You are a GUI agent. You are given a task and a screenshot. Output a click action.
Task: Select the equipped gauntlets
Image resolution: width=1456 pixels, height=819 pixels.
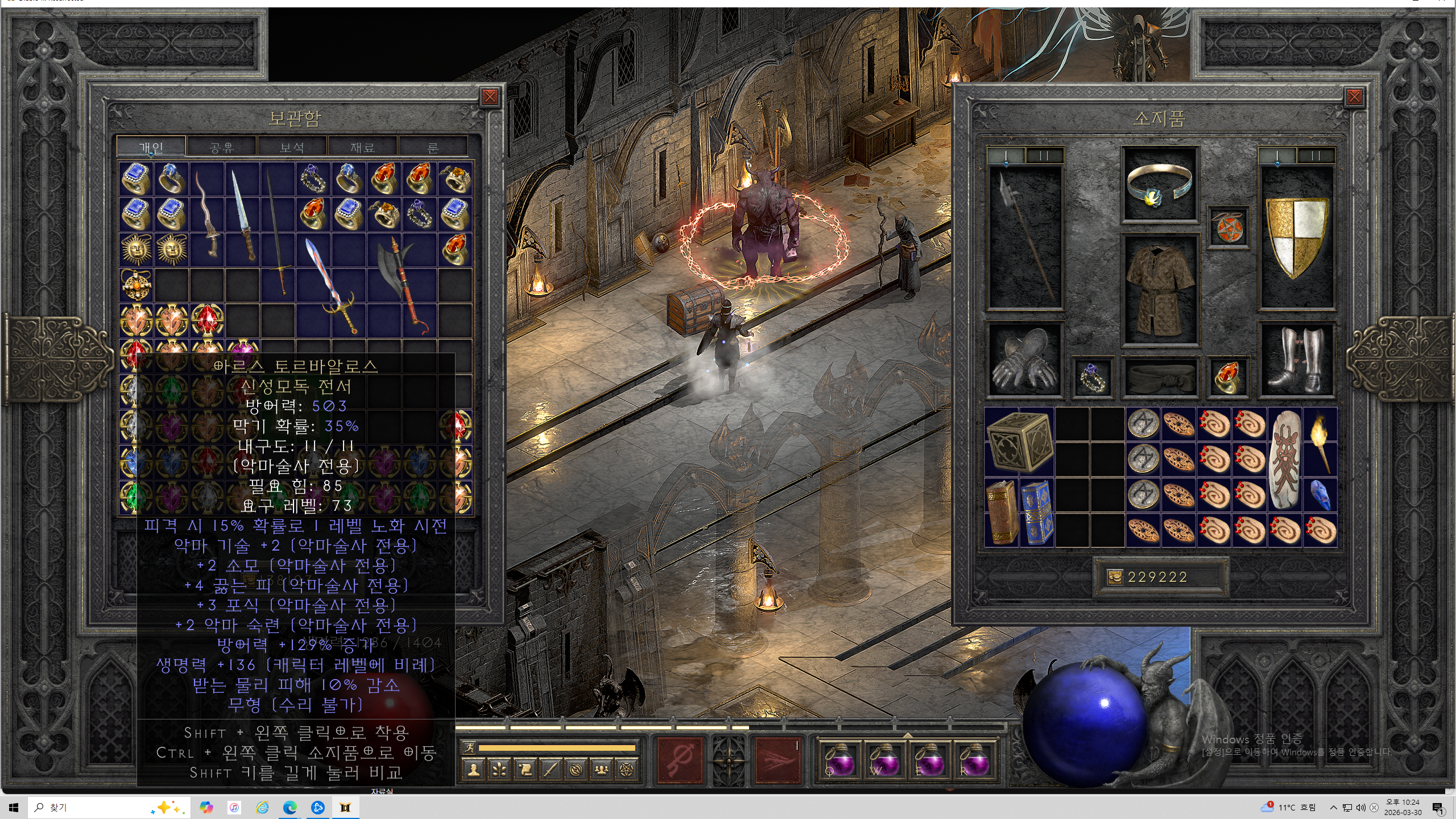[x=1024, y=359]
